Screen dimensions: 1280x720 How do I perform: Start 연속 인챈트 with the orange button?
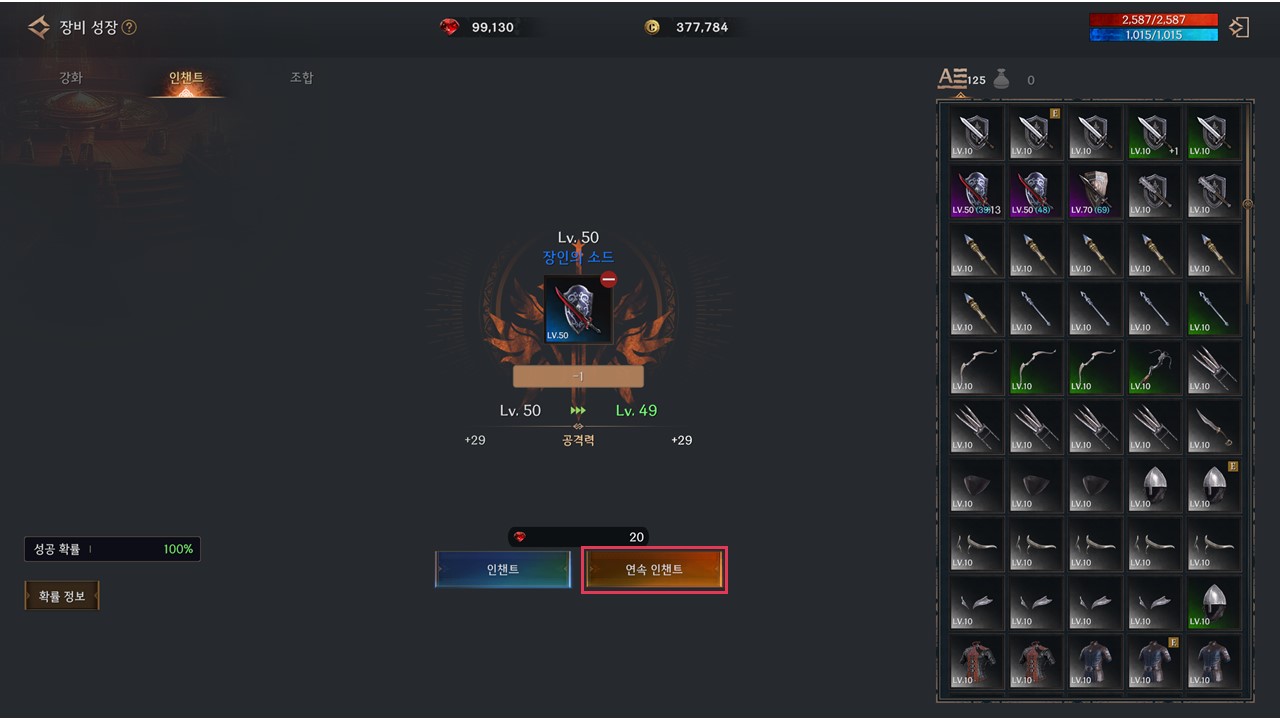654,569
